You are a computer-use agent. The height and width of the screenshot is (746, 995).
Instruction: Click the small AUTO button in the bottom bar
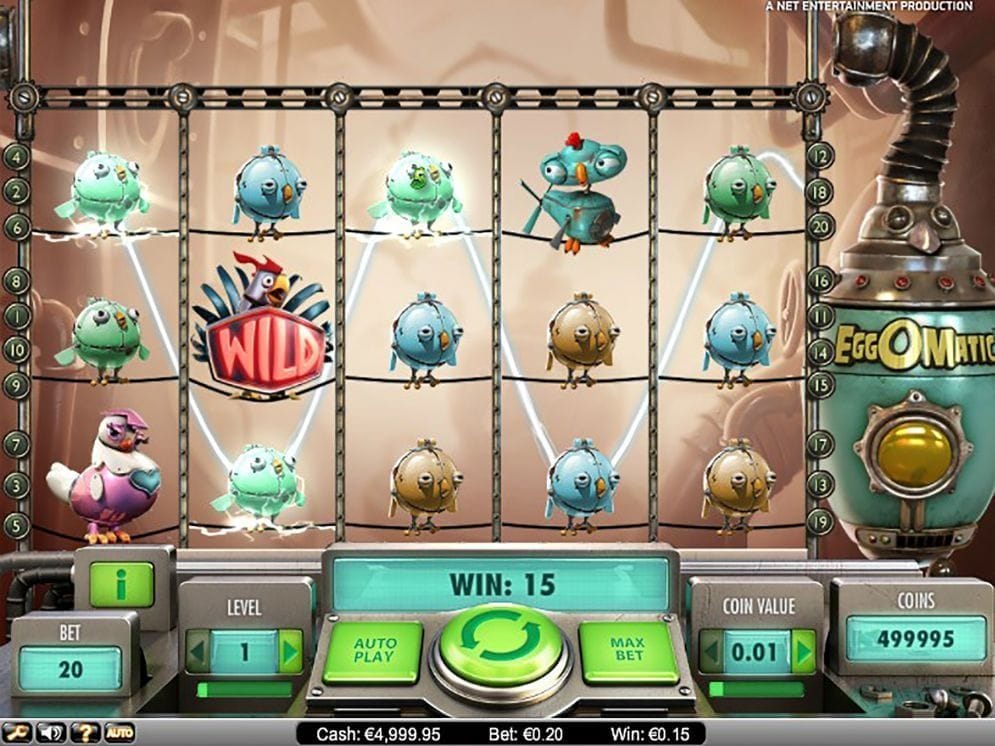(120, 733)
